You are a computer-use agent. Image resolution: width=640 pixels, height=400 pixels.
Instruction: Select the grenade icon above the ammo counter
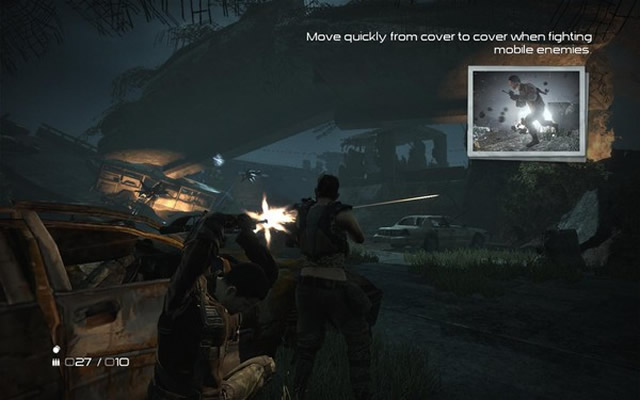pos(56,349)
